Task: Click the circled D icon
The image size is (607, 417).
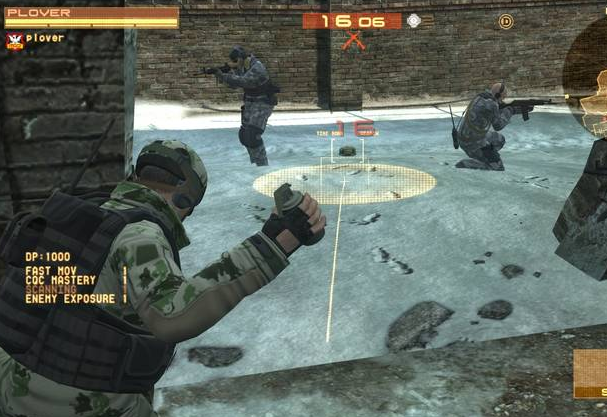Action: point(506,21)
